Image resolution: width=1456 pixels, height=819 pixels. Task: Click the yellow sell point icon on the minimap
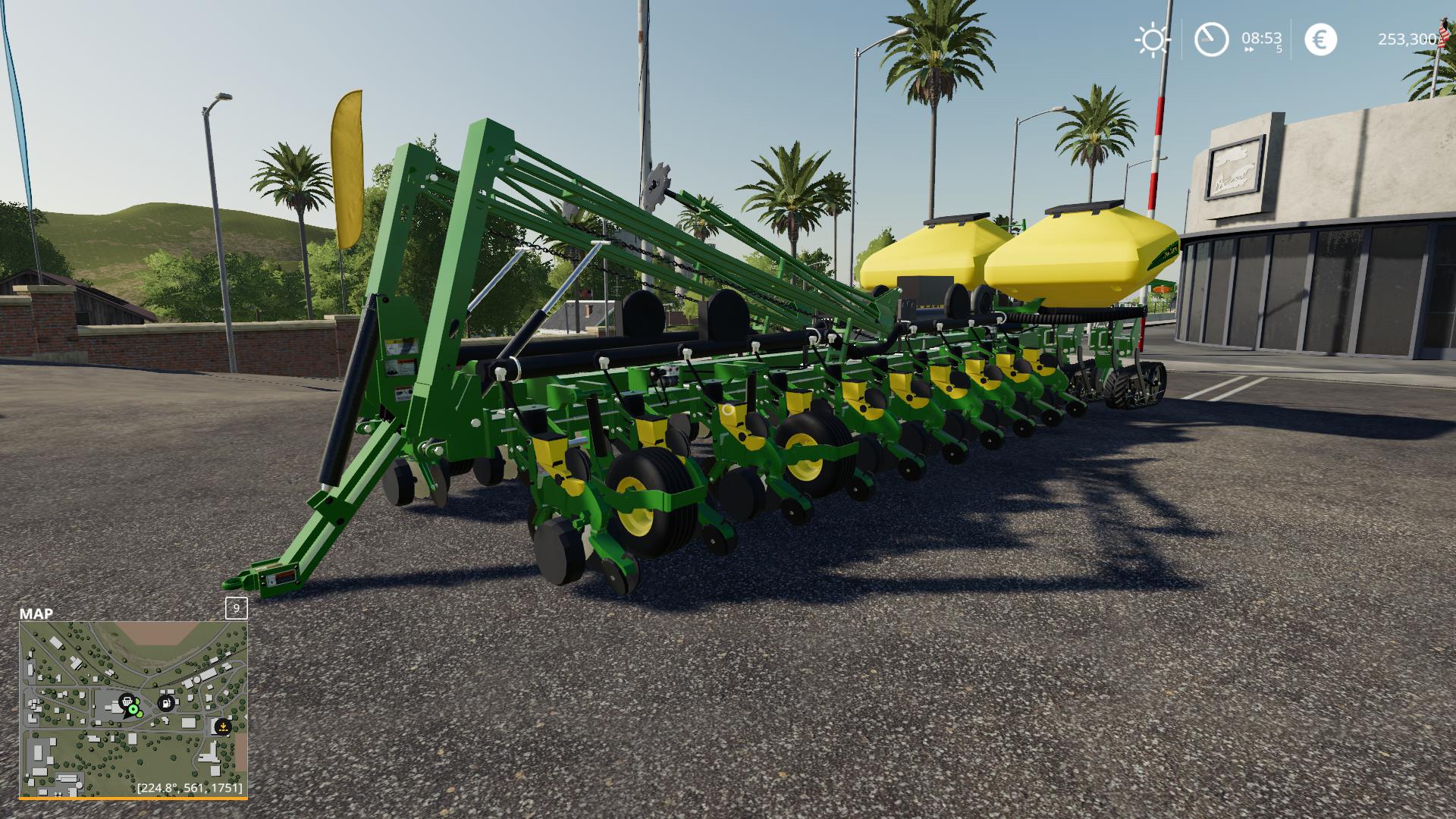coord(223,726)
